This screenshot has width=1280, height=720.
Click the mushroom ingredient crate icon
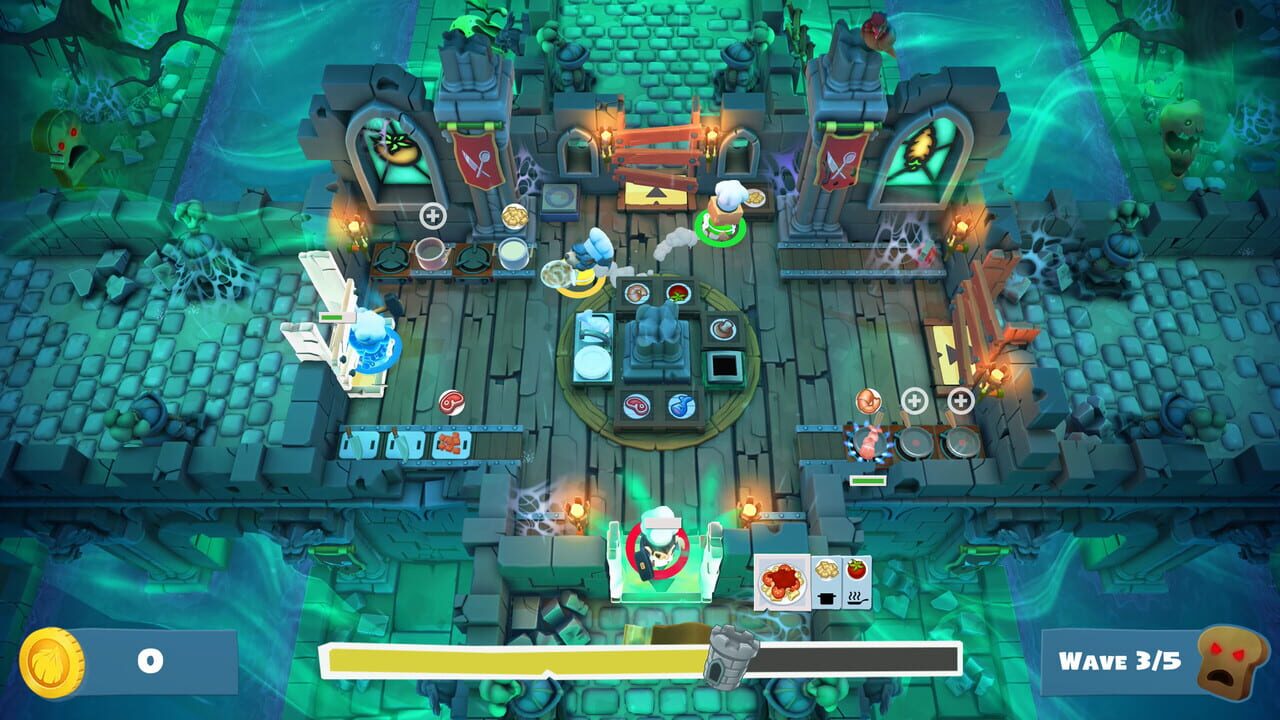(x=722, y=329)
